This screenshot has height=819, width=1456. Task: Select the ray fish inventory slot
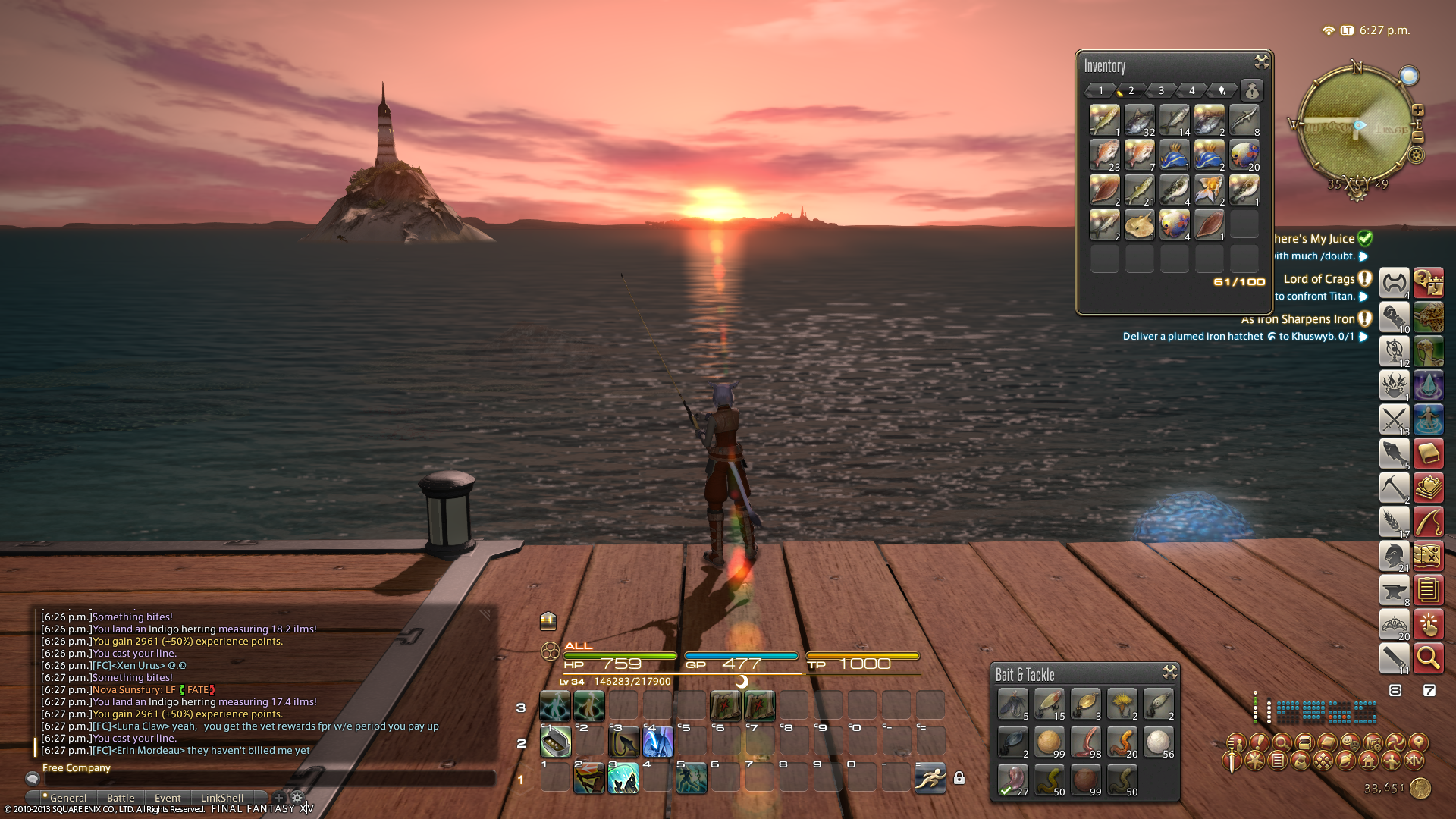[x=1139, y=224]
